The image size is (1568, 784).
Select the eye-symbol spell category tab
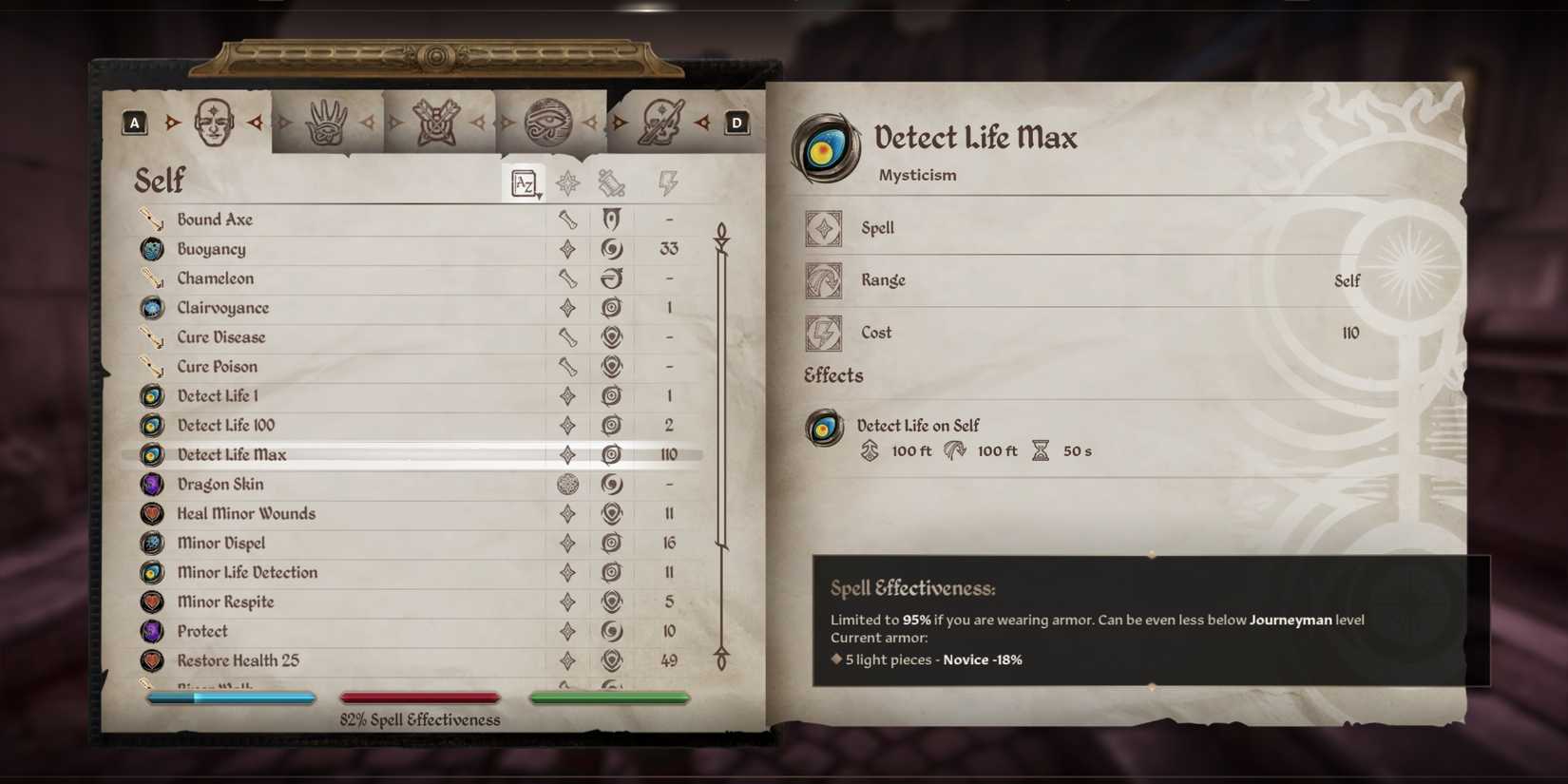click(x=549, y=119)
